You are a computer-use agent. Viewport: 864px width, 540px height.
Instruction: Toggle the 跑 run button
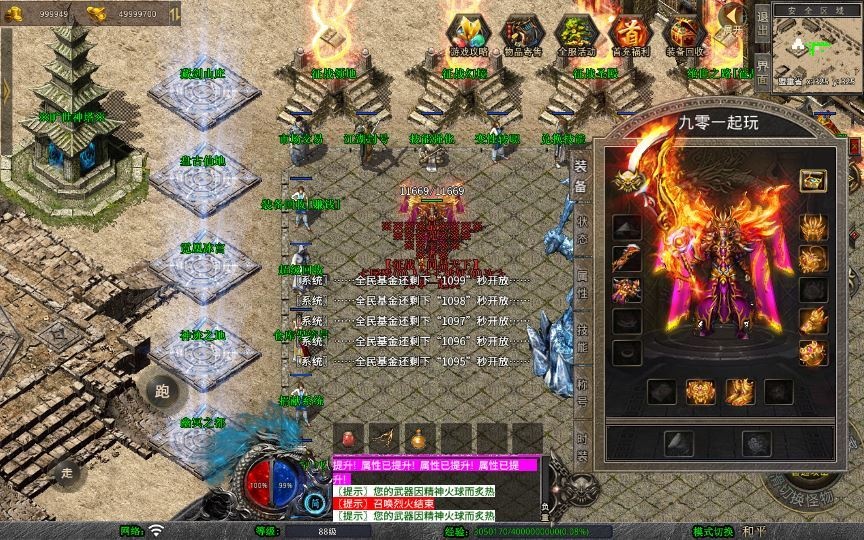coord(162,391)
